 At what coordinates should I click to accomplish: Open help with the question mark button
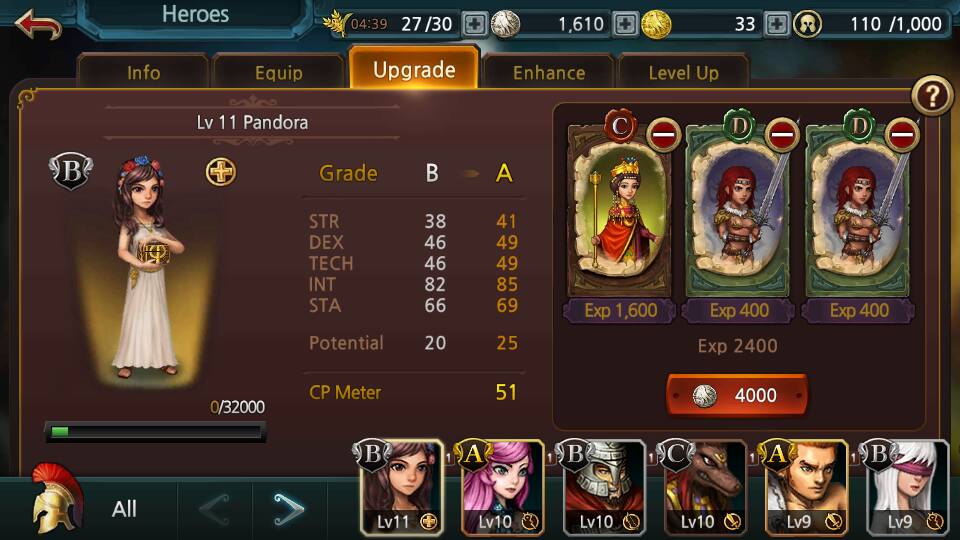click(x=932, y=96)
